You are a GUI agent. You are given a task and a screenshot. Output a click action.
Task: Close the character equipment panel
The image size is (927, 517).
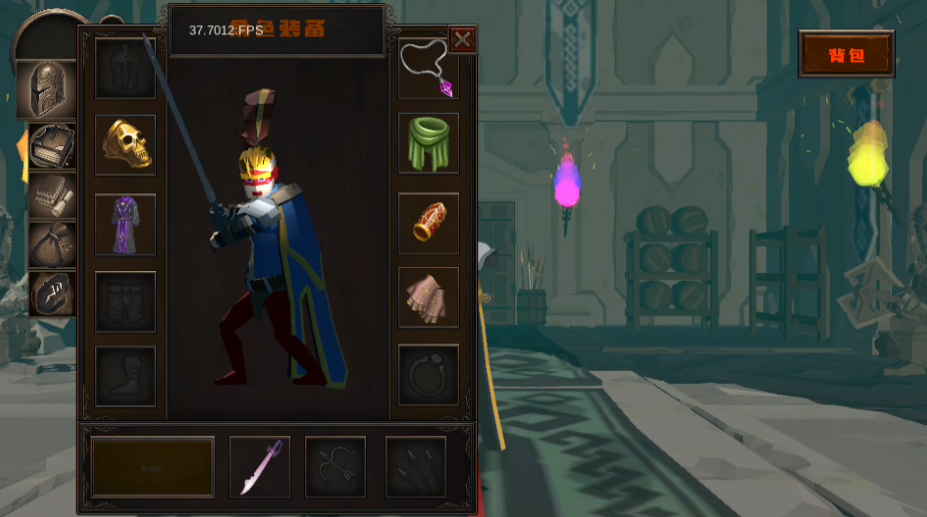[x=462, y=39]
